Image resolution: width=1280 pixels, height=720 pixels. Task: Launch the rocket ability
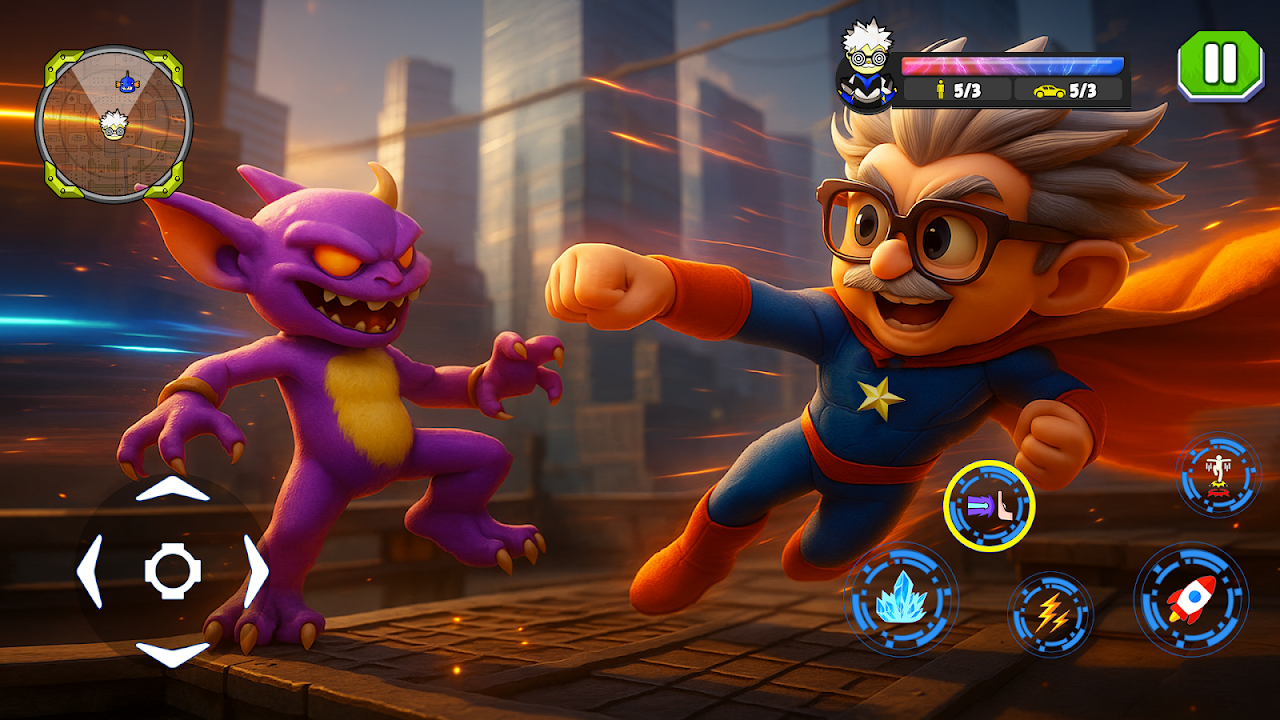pos(1190,600)
